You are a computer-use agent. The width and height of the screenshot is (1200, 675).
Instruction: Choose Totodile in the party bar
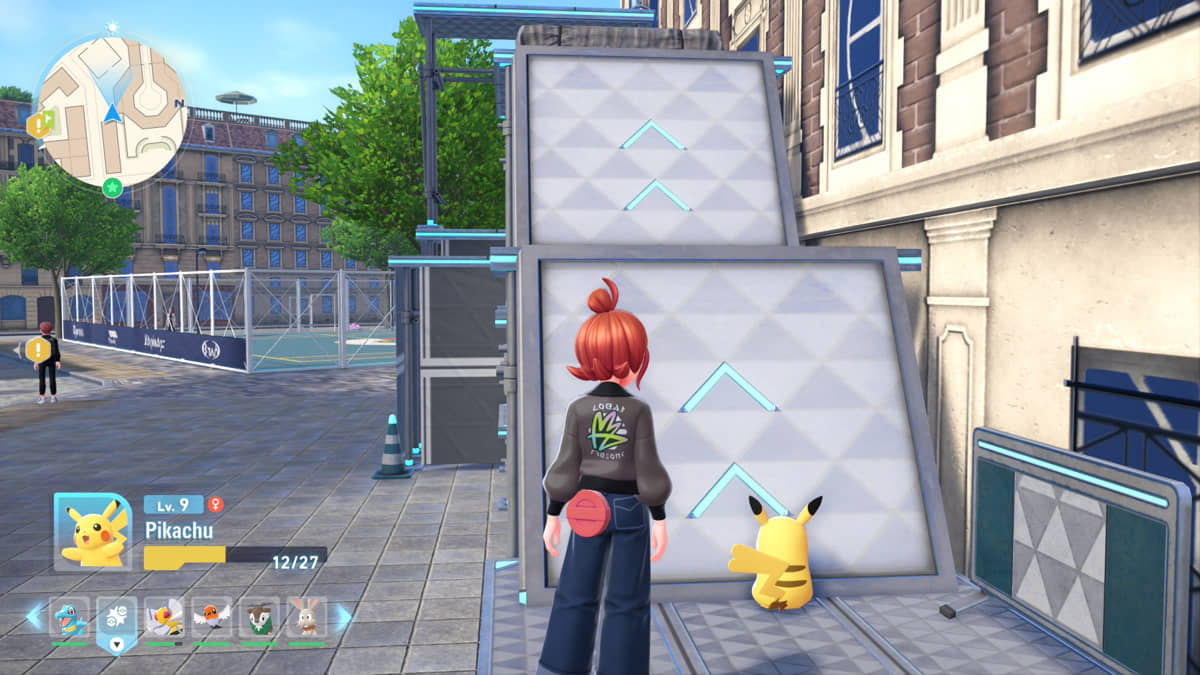(x=70, y=618)
